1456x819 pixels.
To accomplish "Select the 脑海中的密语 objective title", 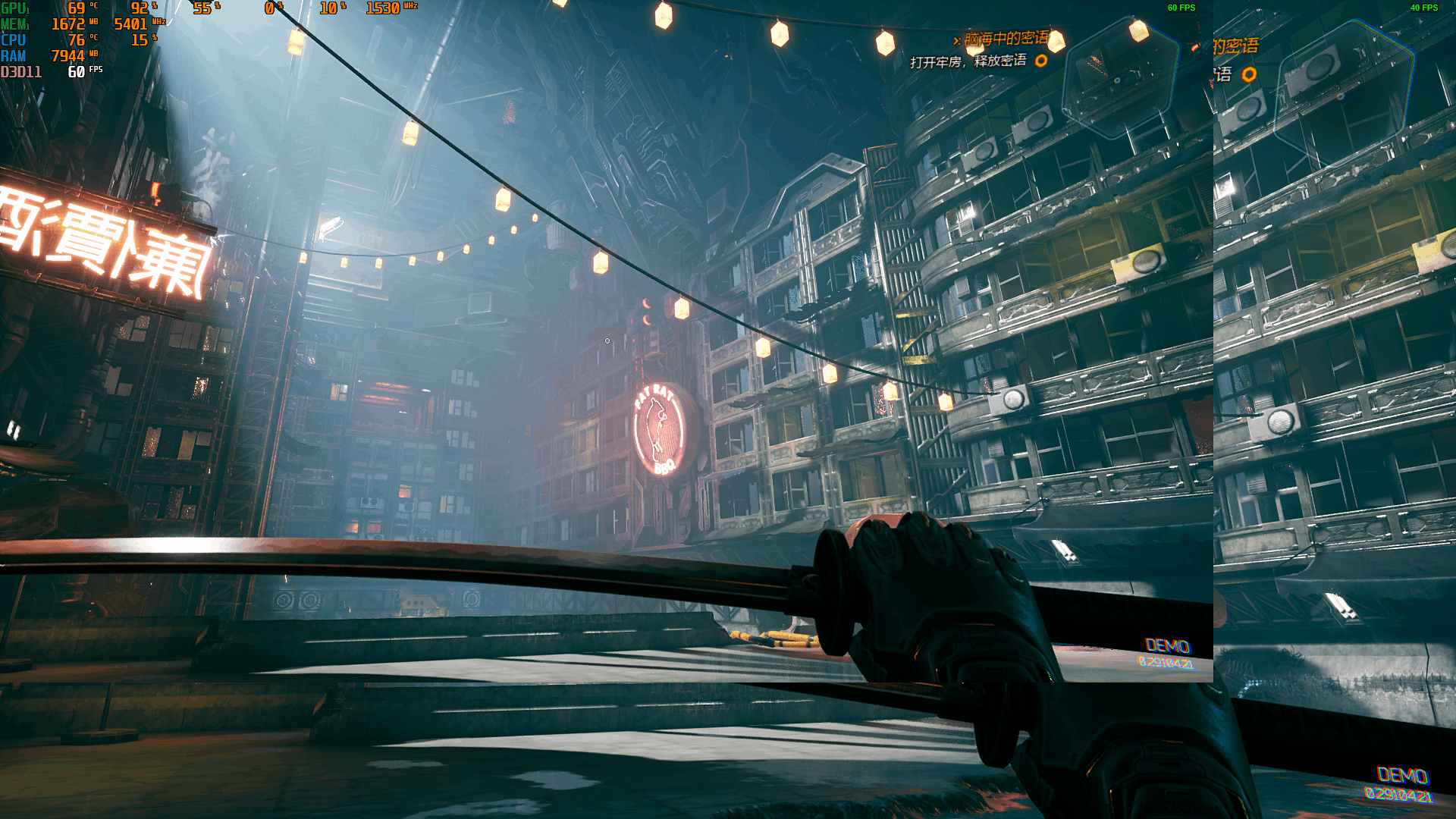I will (x=1006, y=39).
